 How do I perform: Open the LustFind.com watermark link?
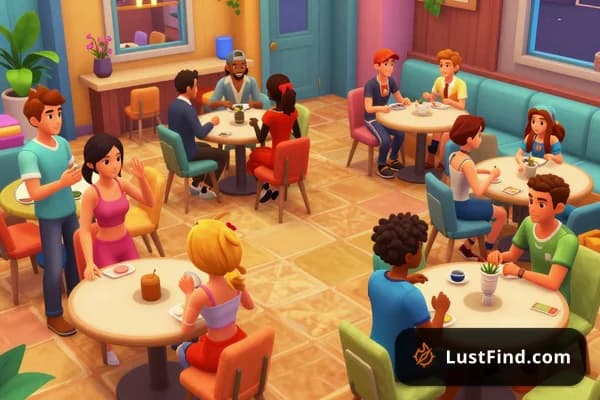[x=495, y=357]
